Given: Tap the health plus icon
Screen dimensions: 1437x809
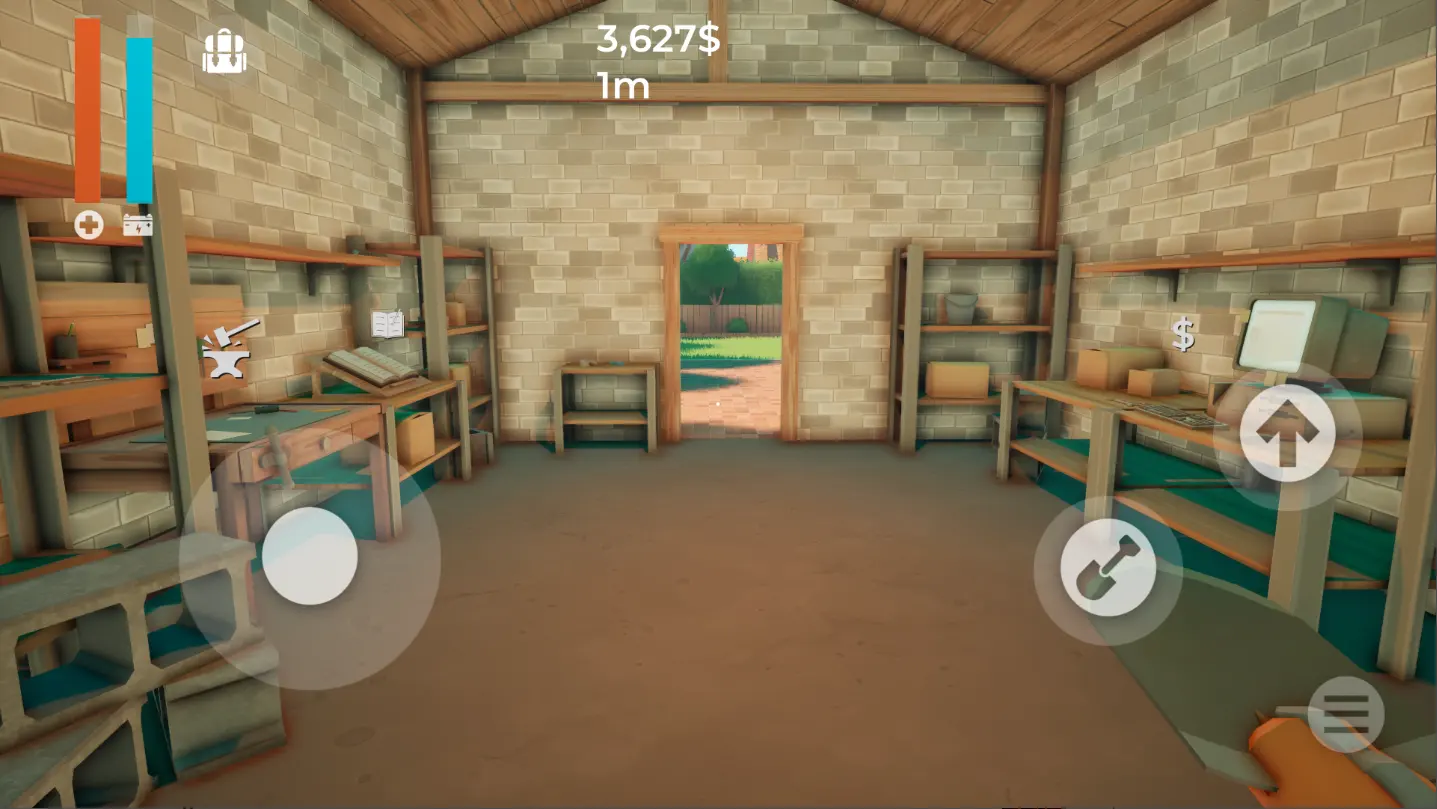Looking at the screenshot, I should tap(90, 225).
